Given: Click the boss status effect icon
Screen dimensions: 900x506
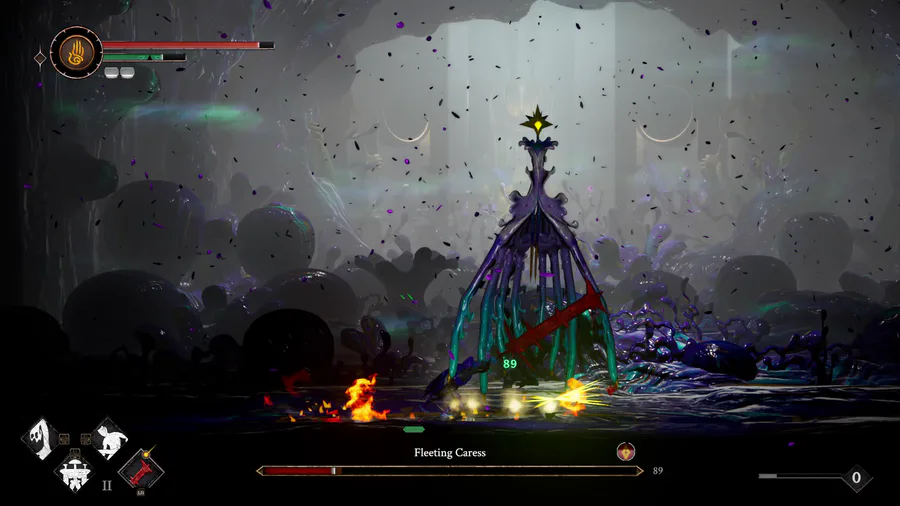Looking at the screenshot, I should [x=626, y=452].
